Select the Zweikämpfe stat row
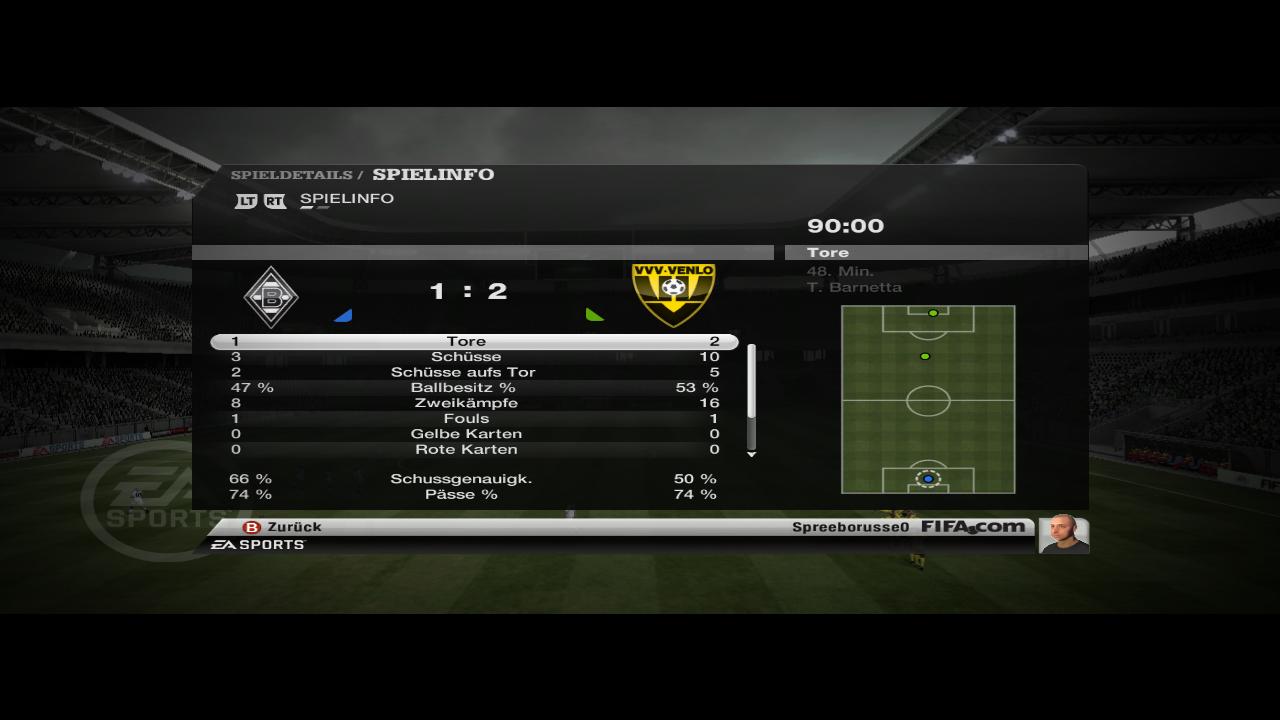 click(466, 403)
